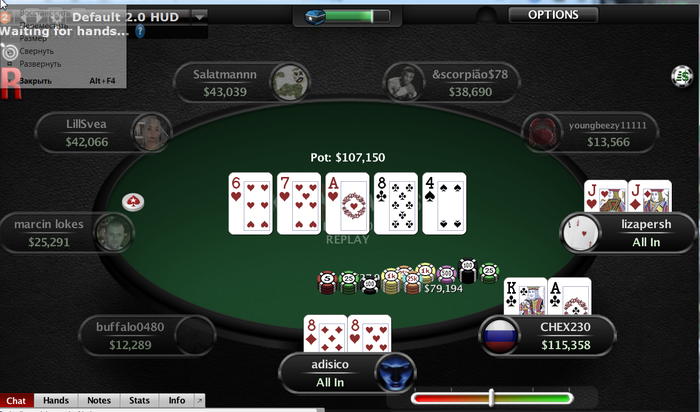The image size is (700, 412).
Task: Choose Закрыть in the window system menu
Action: 36,80
